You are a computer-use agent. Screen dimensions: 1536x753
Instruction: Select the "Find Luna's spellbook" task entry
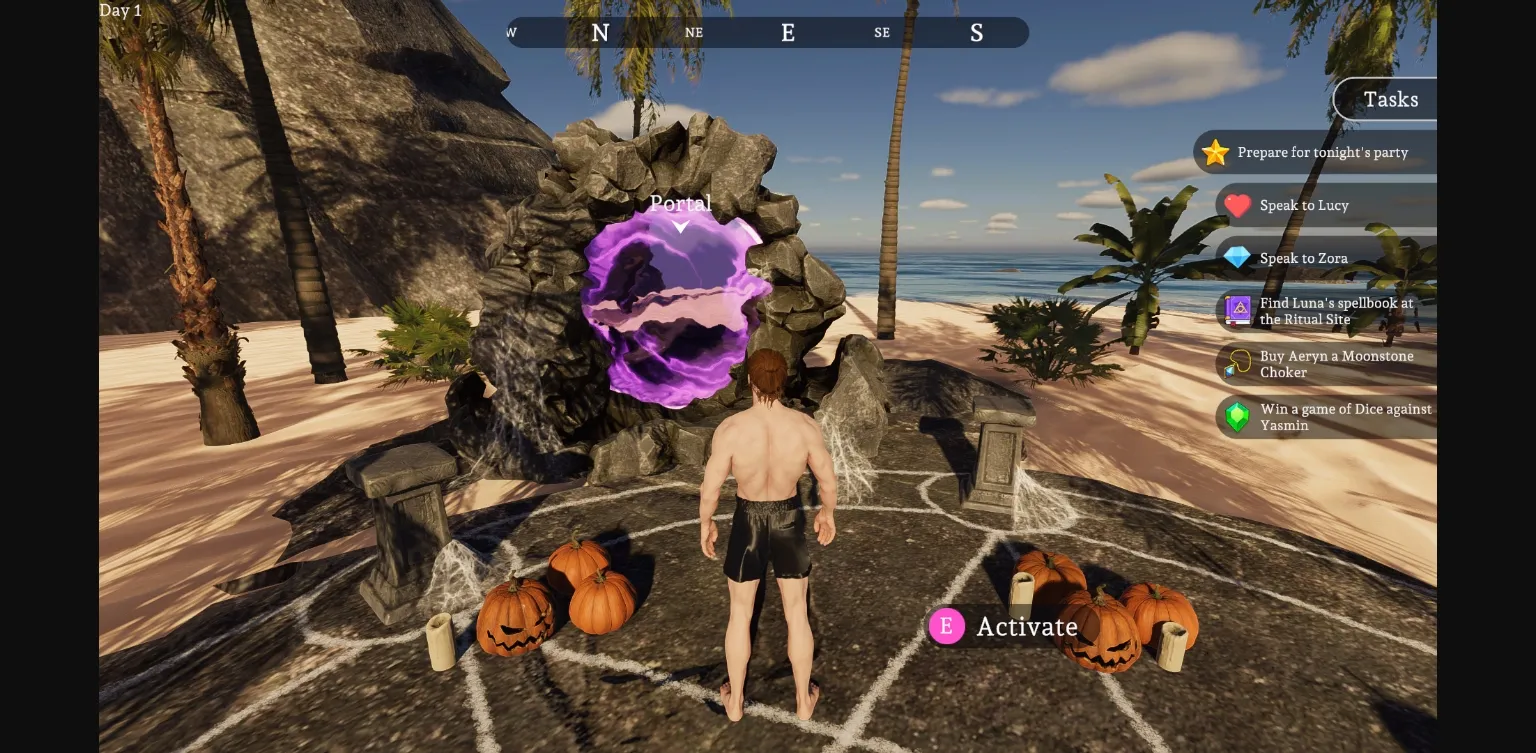(x=1335, y=311)
